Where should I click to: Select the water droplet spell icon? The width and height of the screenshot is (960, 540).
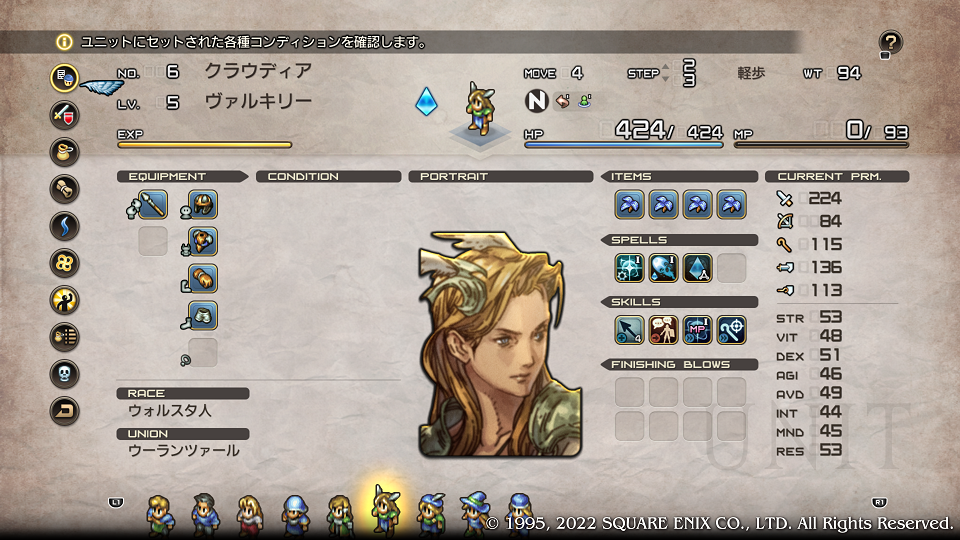(x=664, y=268)
